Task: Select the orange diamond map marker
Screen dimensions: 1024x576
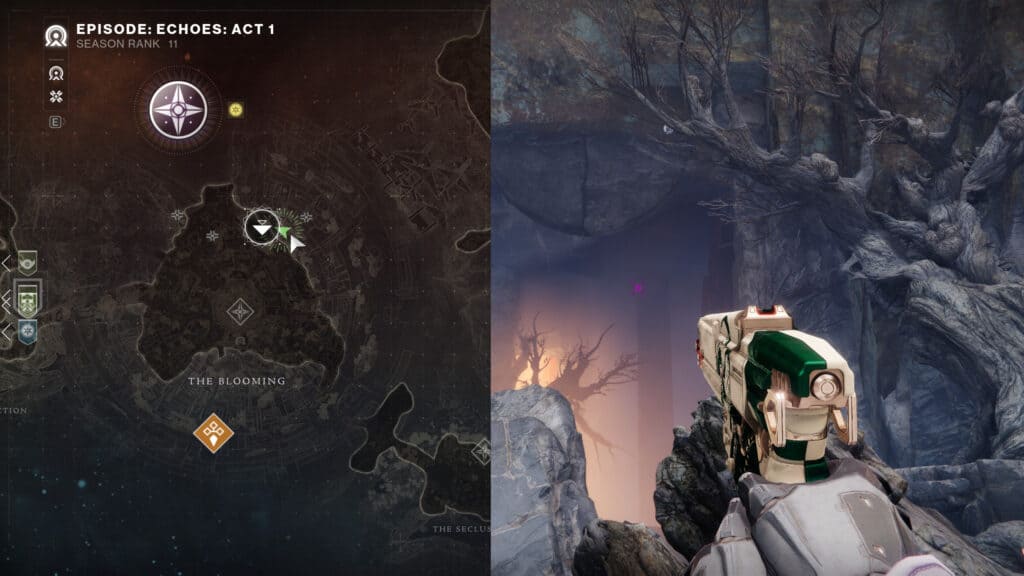Action: tap(213, 433)
